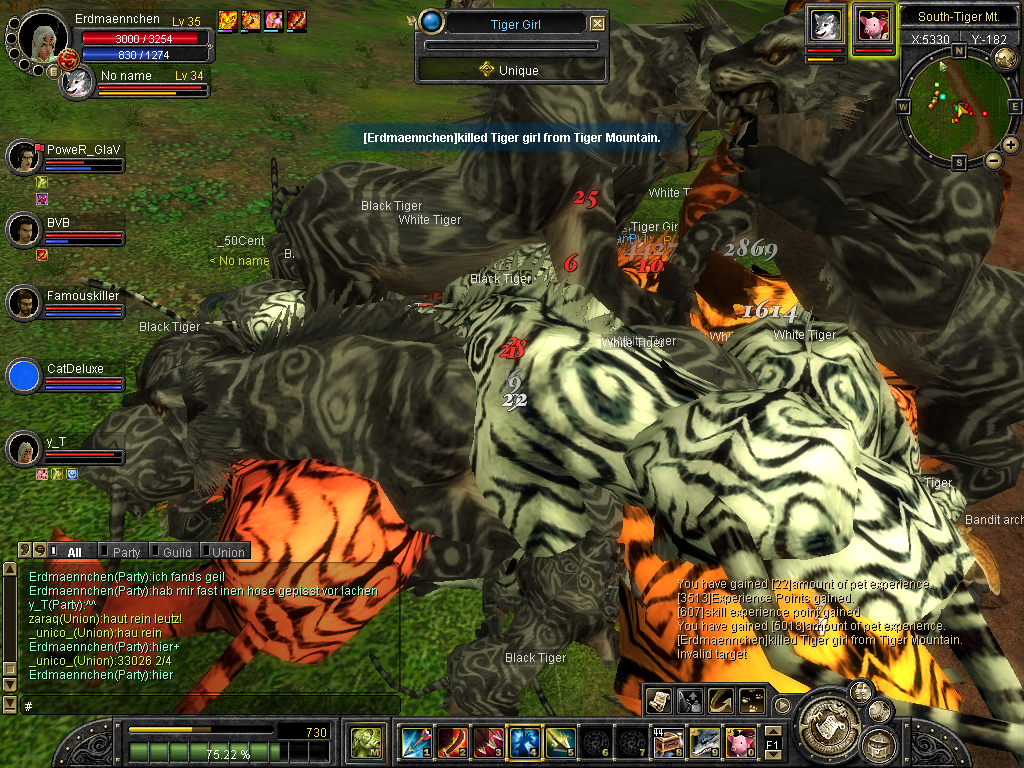
Task: Switch hotbar page with the up arrow
Action: tap(773, 731)
